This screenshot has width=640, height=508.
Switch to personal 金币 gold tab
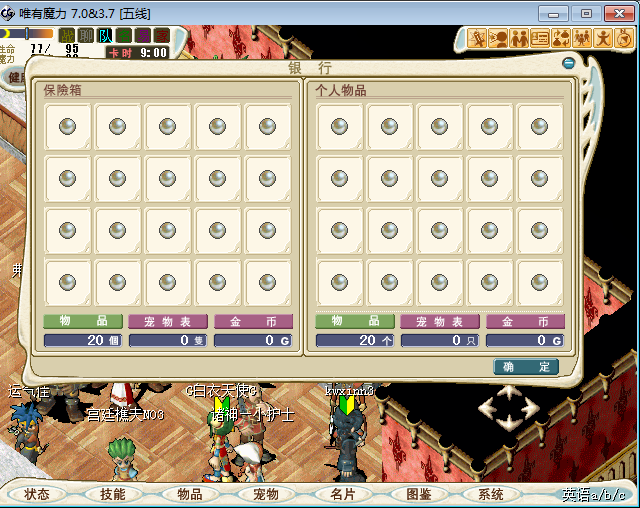(x=525, y=322)
